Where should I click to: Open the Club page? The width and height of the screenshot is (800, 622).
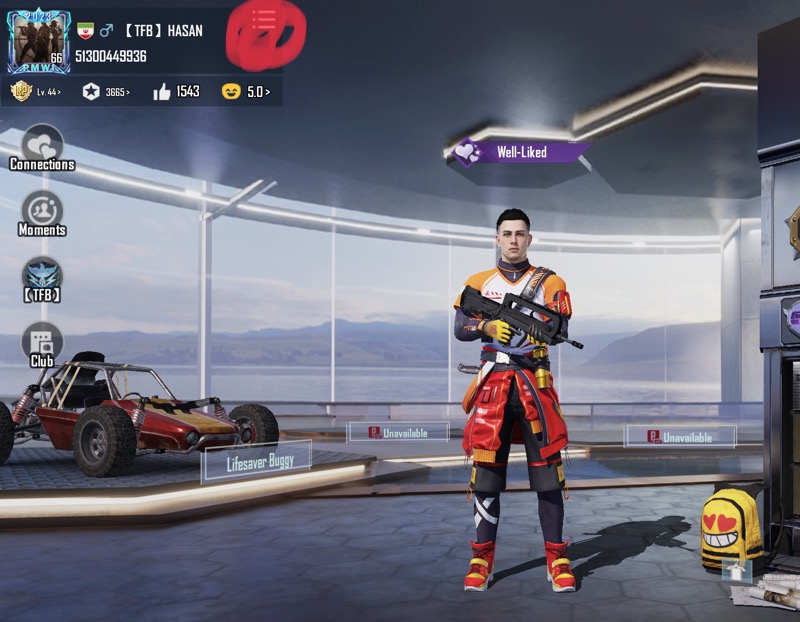click(x=42, y=343)
